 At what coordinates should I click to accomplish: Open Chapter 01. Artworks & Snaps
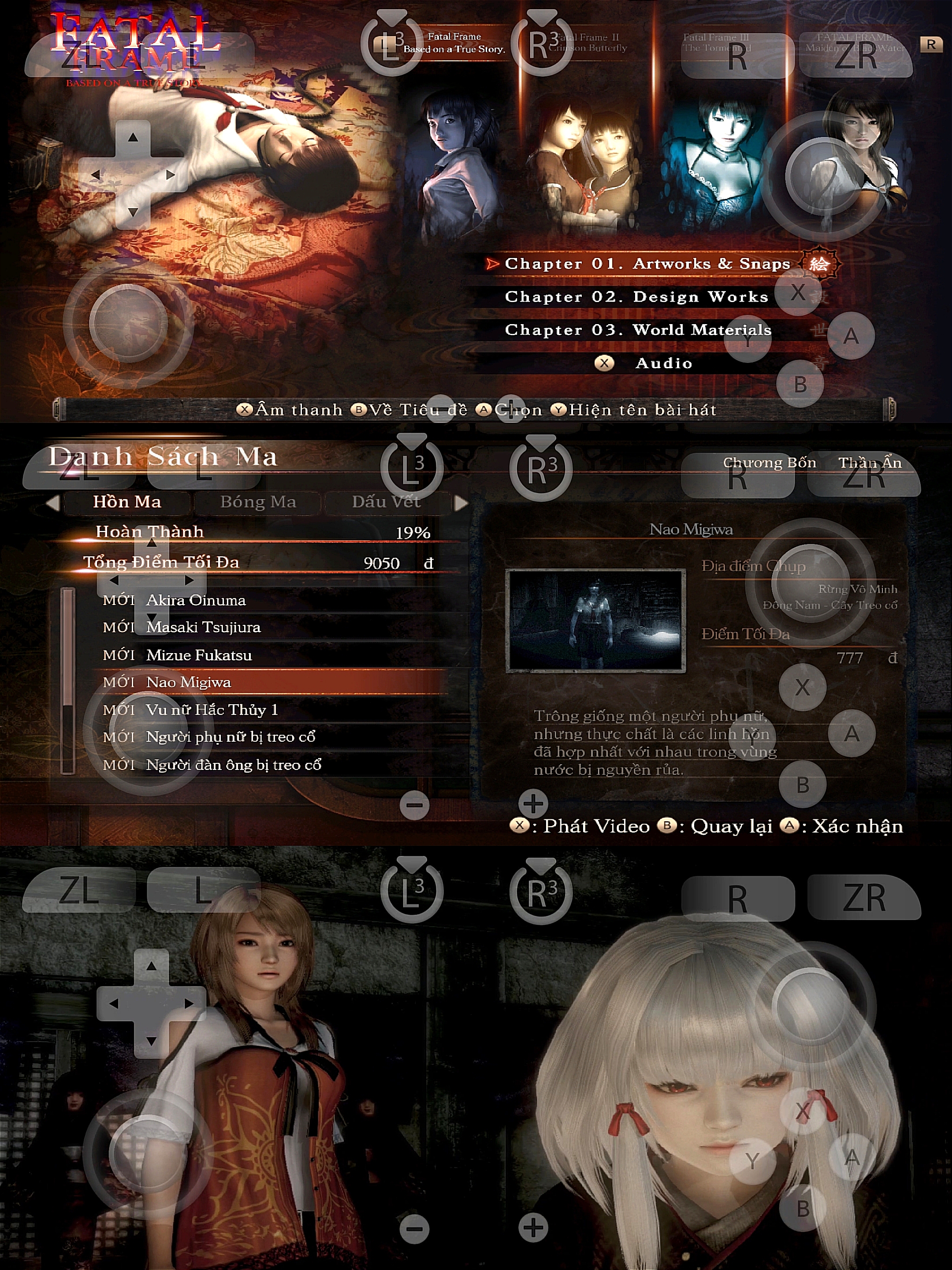pyautogui.click(x=647, y=264)
